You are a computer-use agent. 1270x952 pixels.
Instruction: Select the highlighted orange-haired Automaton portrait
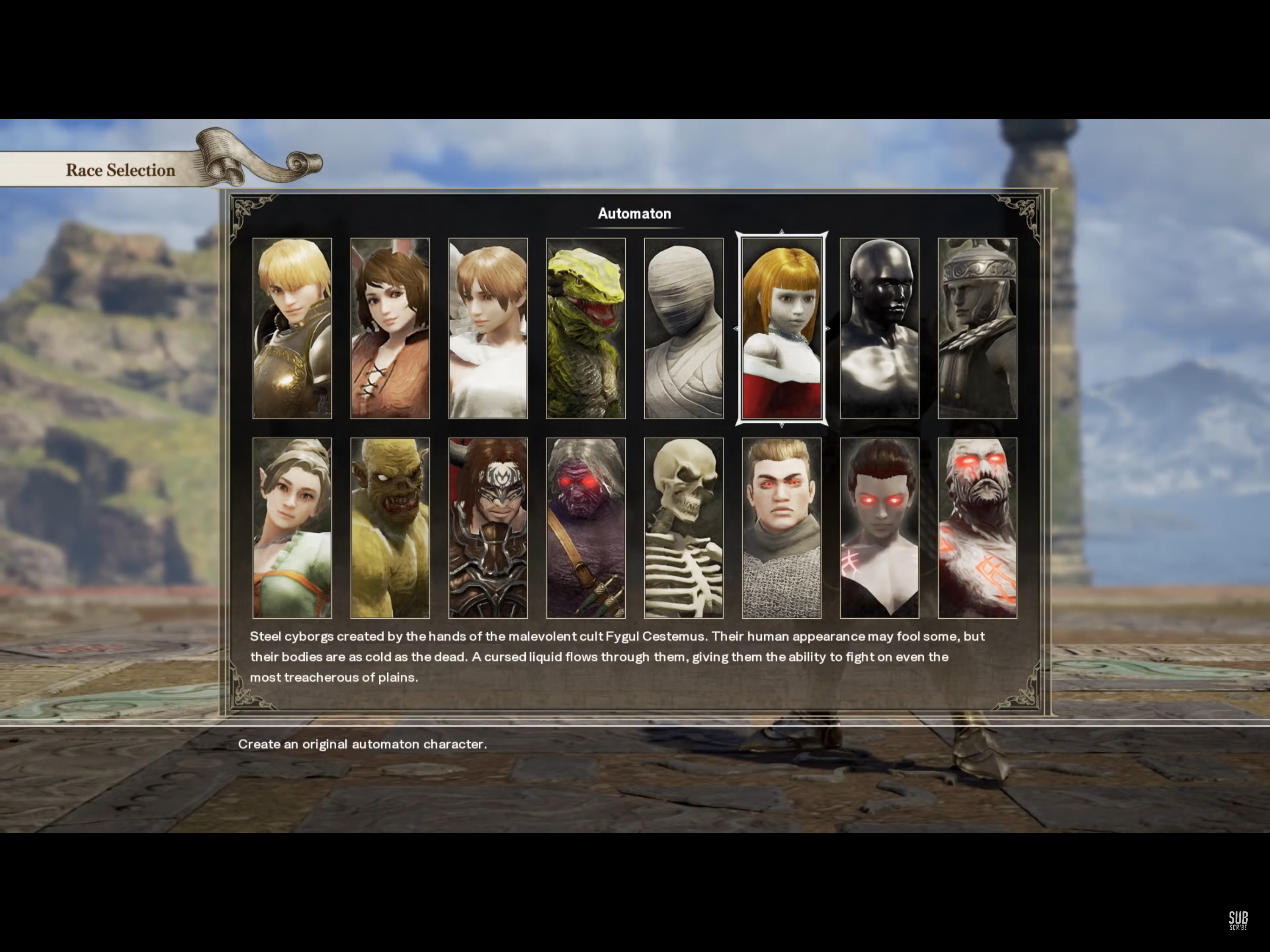781,328
